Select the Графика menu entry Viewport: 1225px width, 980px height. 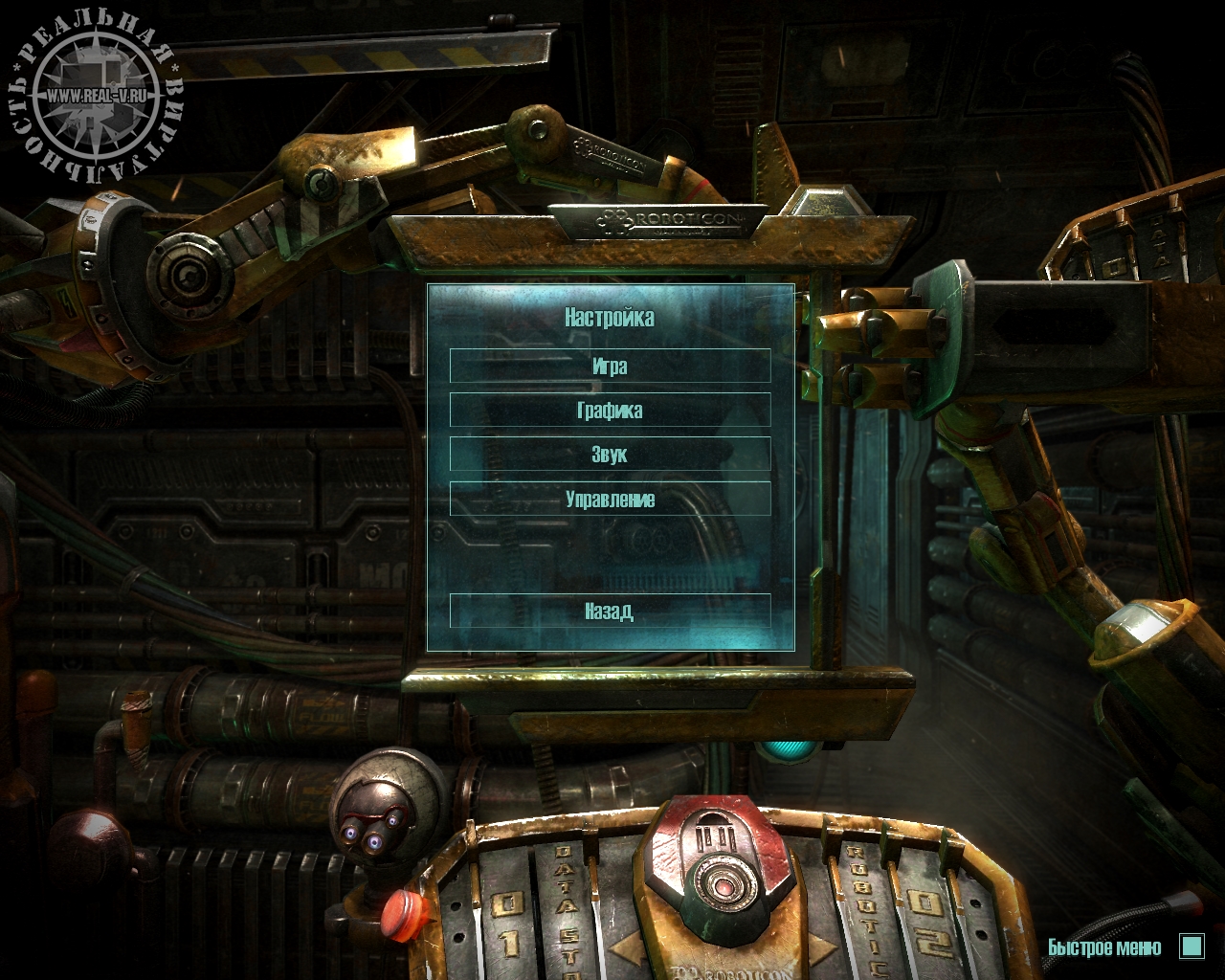pos(610,411)
